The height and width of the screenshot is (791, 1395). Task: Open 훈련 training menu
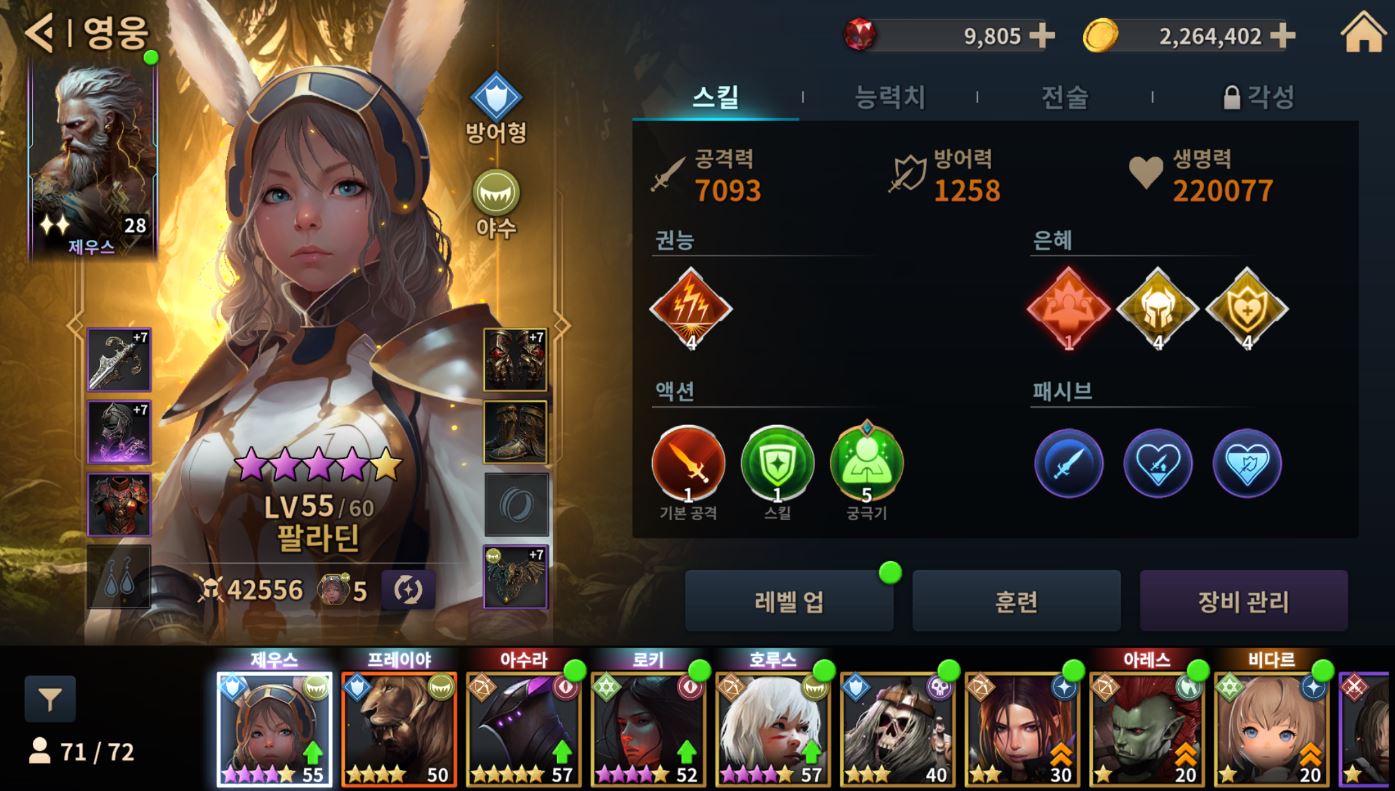point(1016,602)
